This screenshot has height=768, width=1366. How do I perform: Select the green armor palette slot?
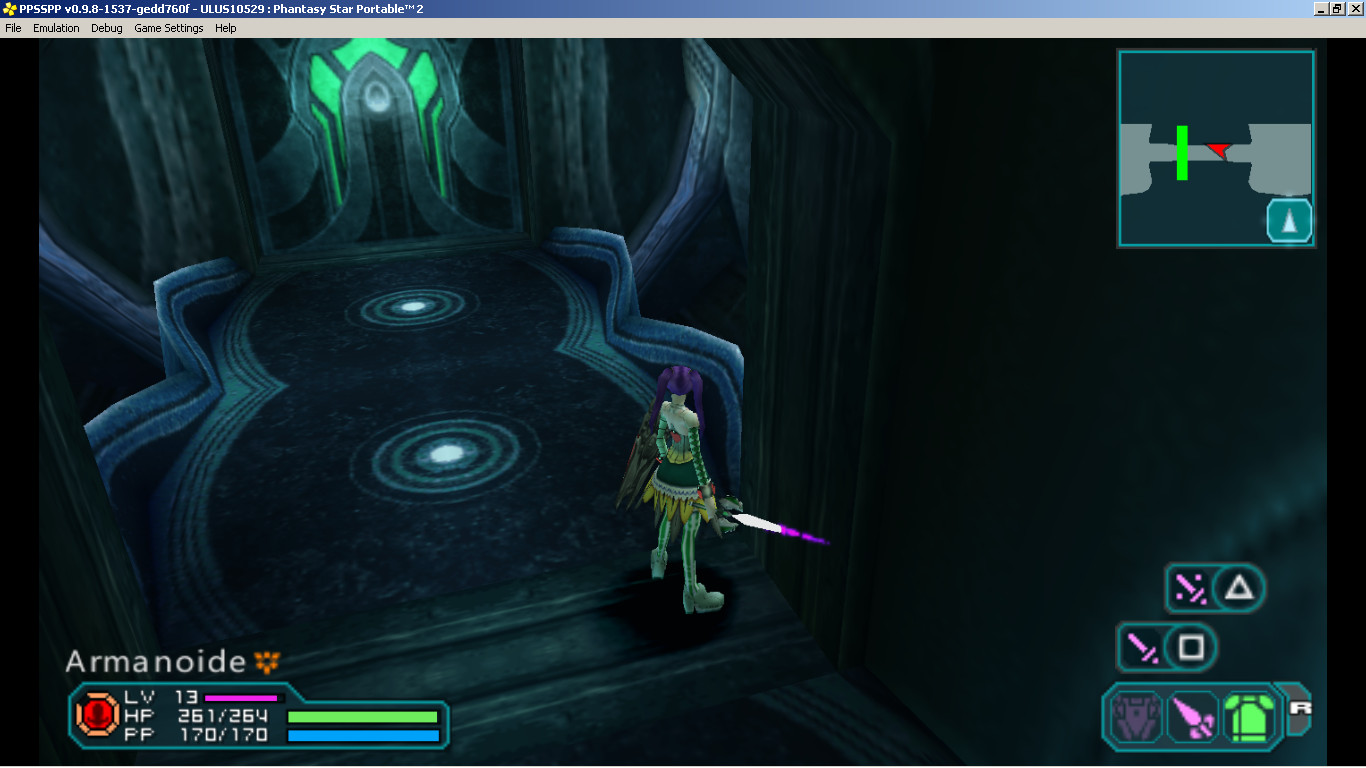[1247, 716]
